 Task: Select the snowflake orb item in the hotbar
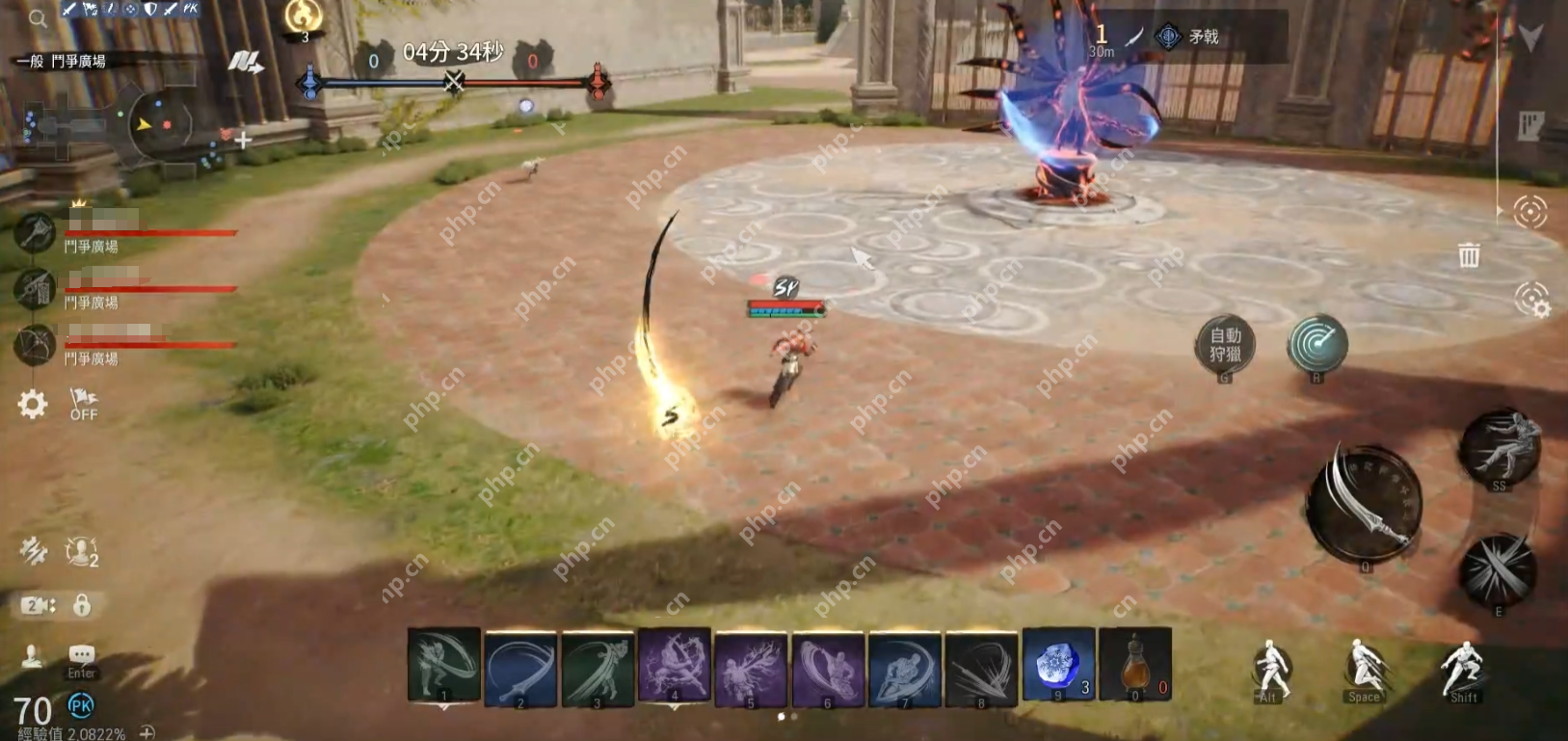1058,665
